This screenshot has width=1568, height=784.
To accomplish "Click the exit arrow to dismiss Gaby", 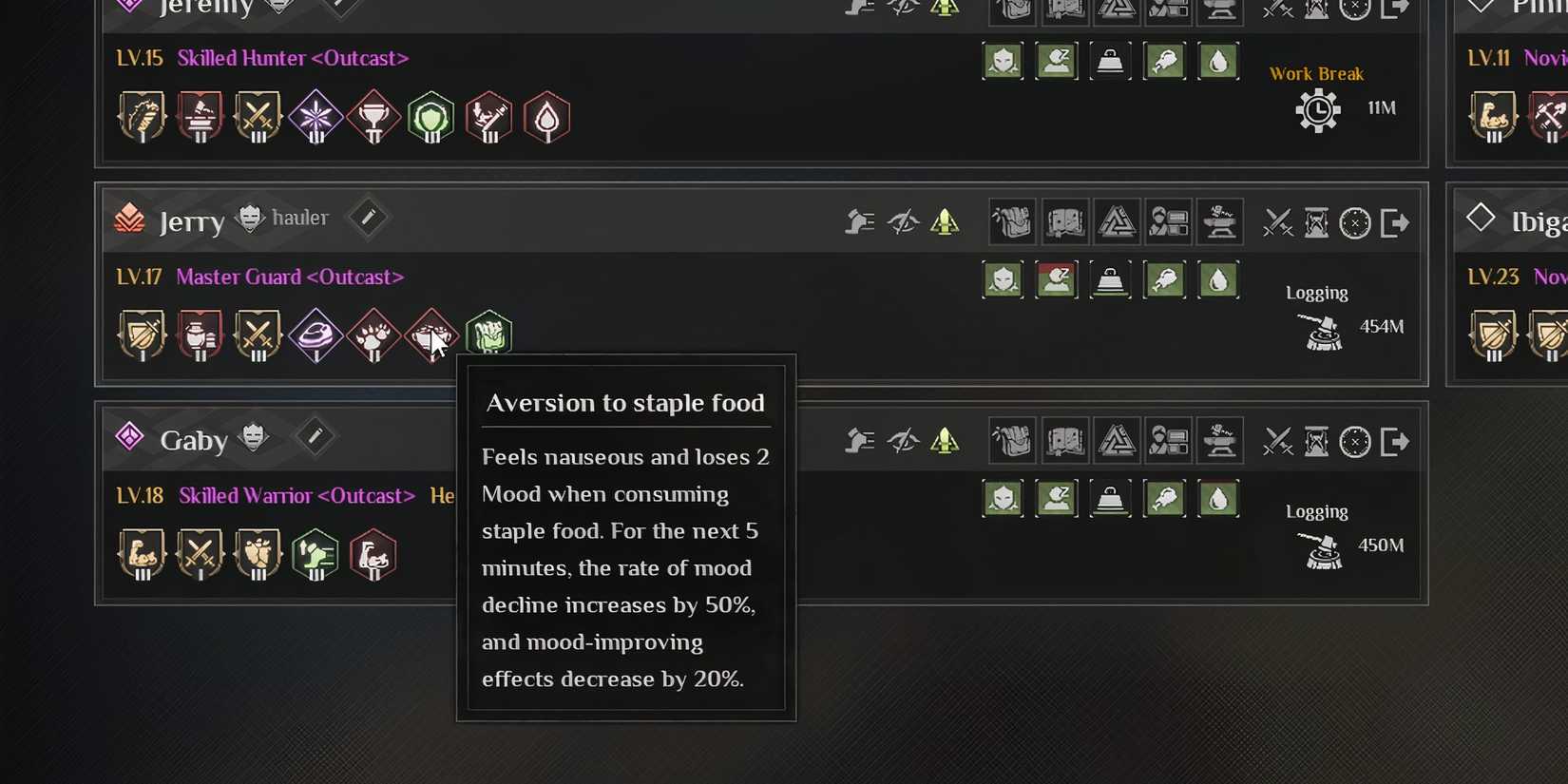I will pyautogui.click(x=1396, y=440).
